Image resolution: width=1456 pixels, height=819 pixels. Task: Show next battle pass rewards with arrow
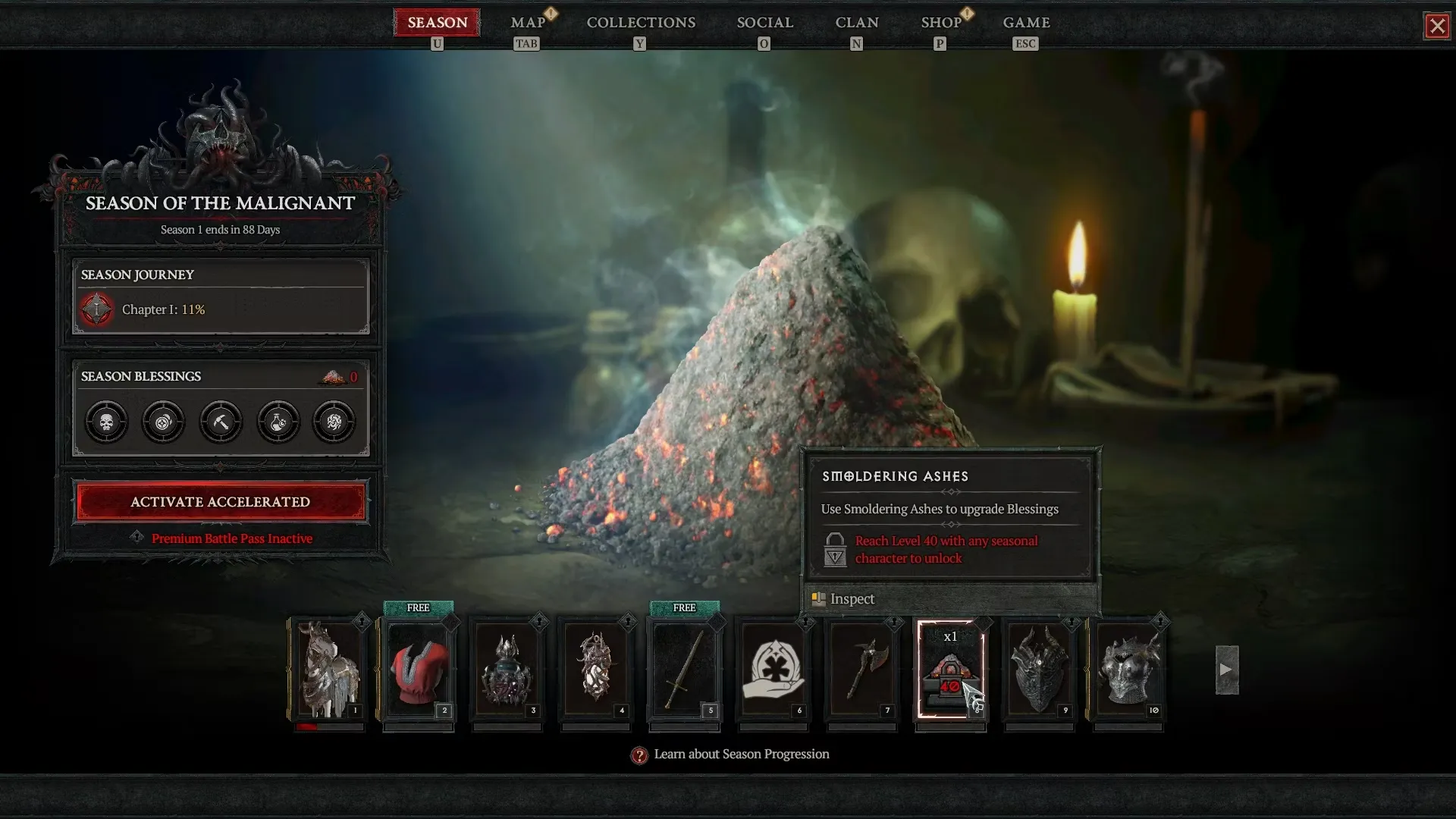[x=1226, y=670]
